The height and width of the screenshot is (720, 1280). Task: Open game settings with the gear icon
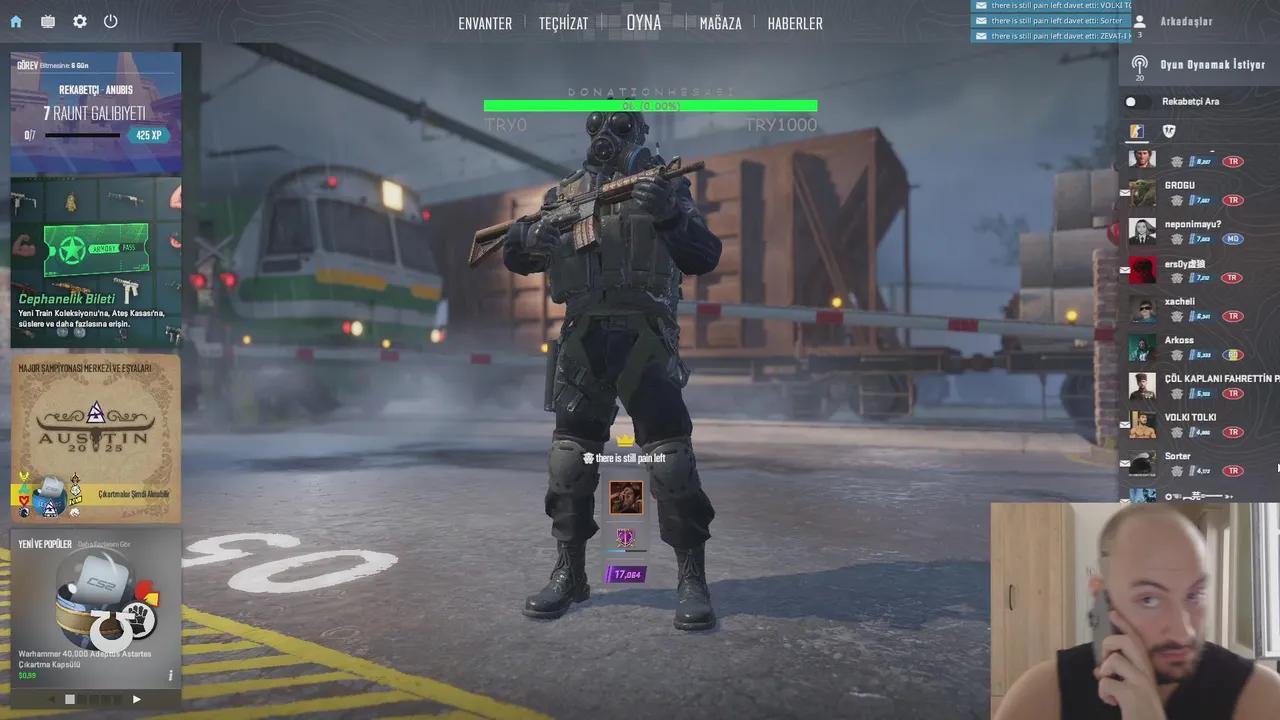pyautogui.click(x=79, y=21)
